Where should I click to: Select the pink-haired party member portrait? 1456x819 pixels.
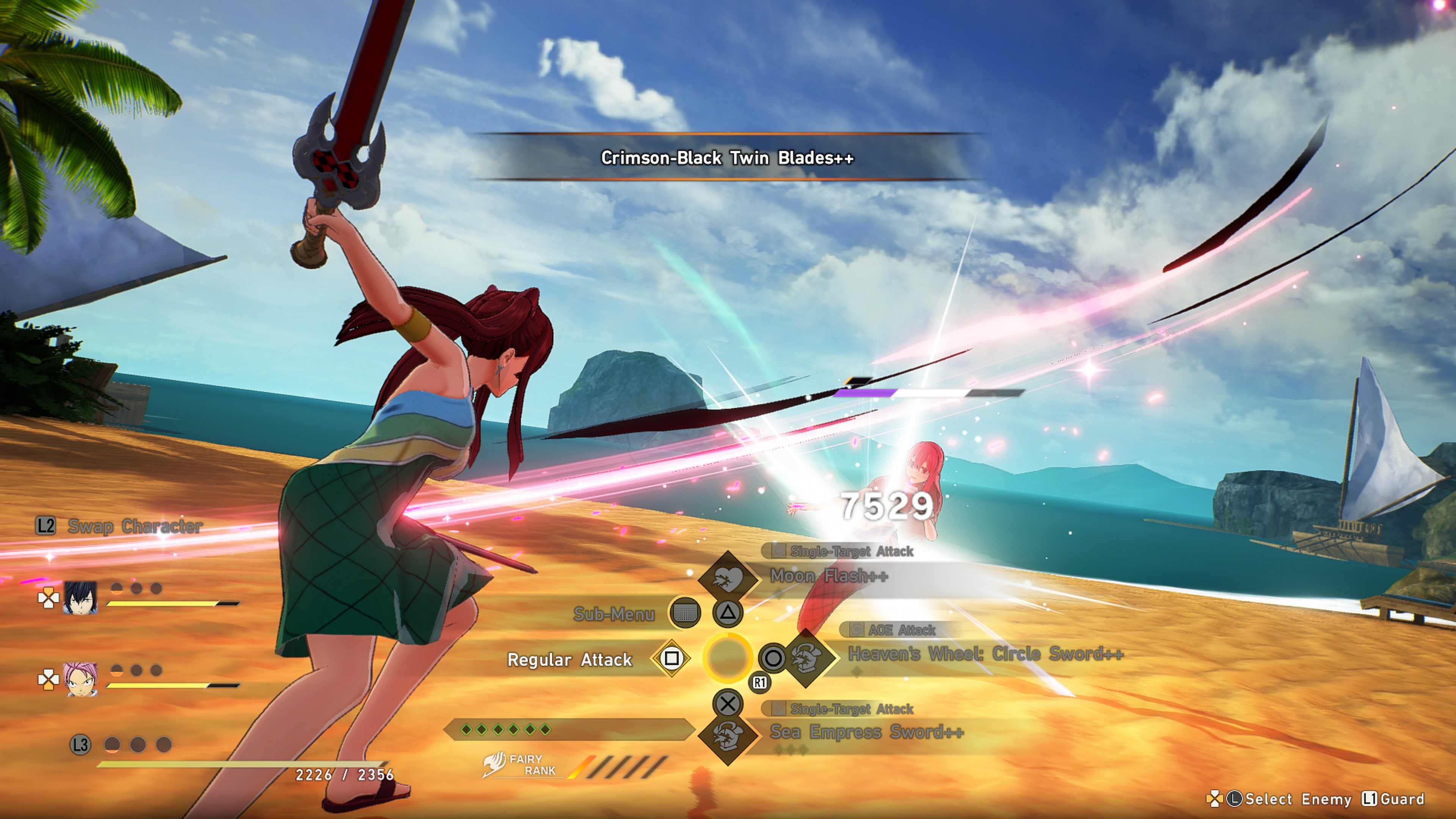pyautogui.click(x=80, y=679)
